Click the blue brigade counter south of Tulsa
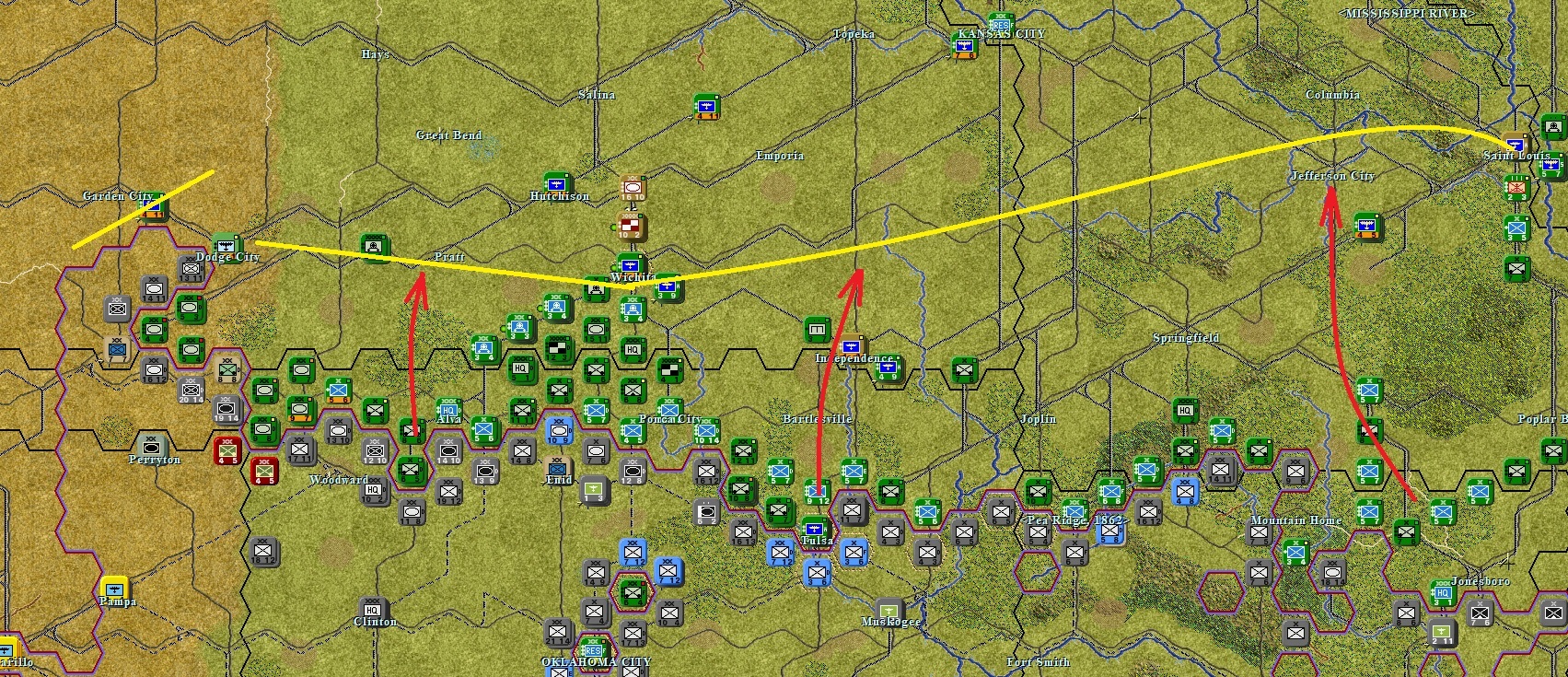Screen dimensions: 1568x677 pos(817,573)
